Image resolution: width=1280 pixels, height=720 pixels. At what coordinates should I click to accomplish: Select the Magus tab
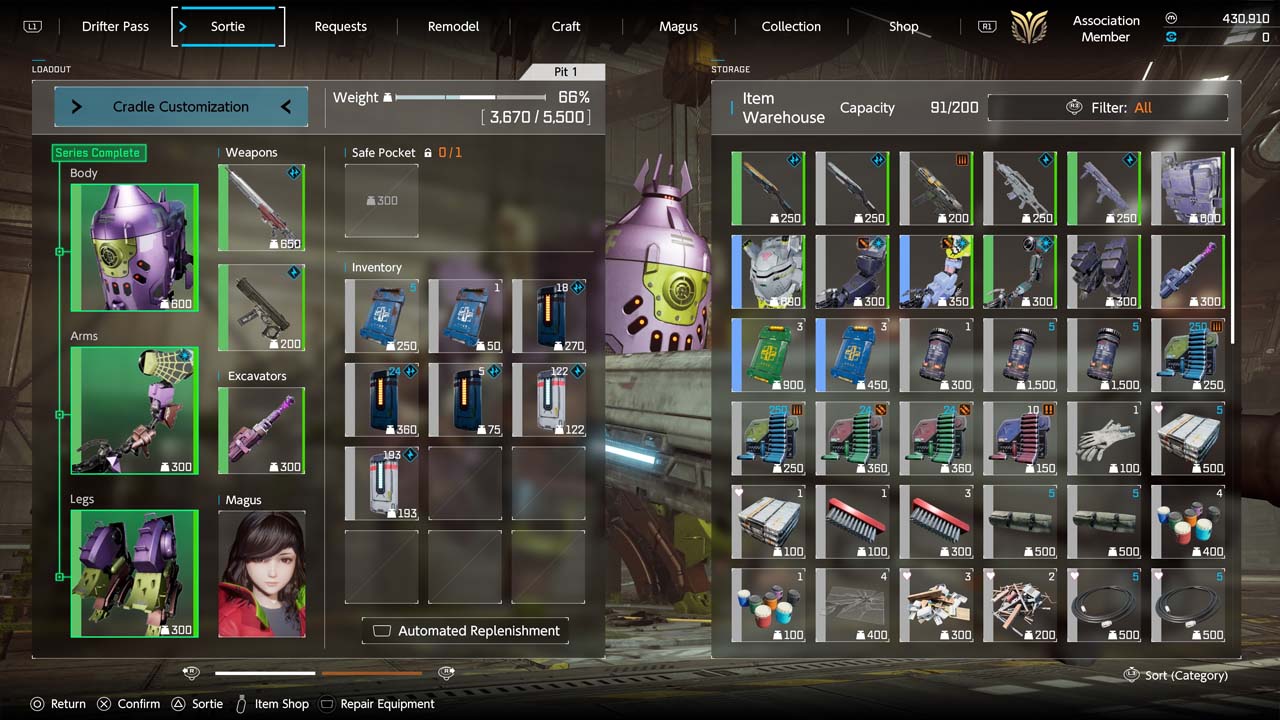point(678,27)
